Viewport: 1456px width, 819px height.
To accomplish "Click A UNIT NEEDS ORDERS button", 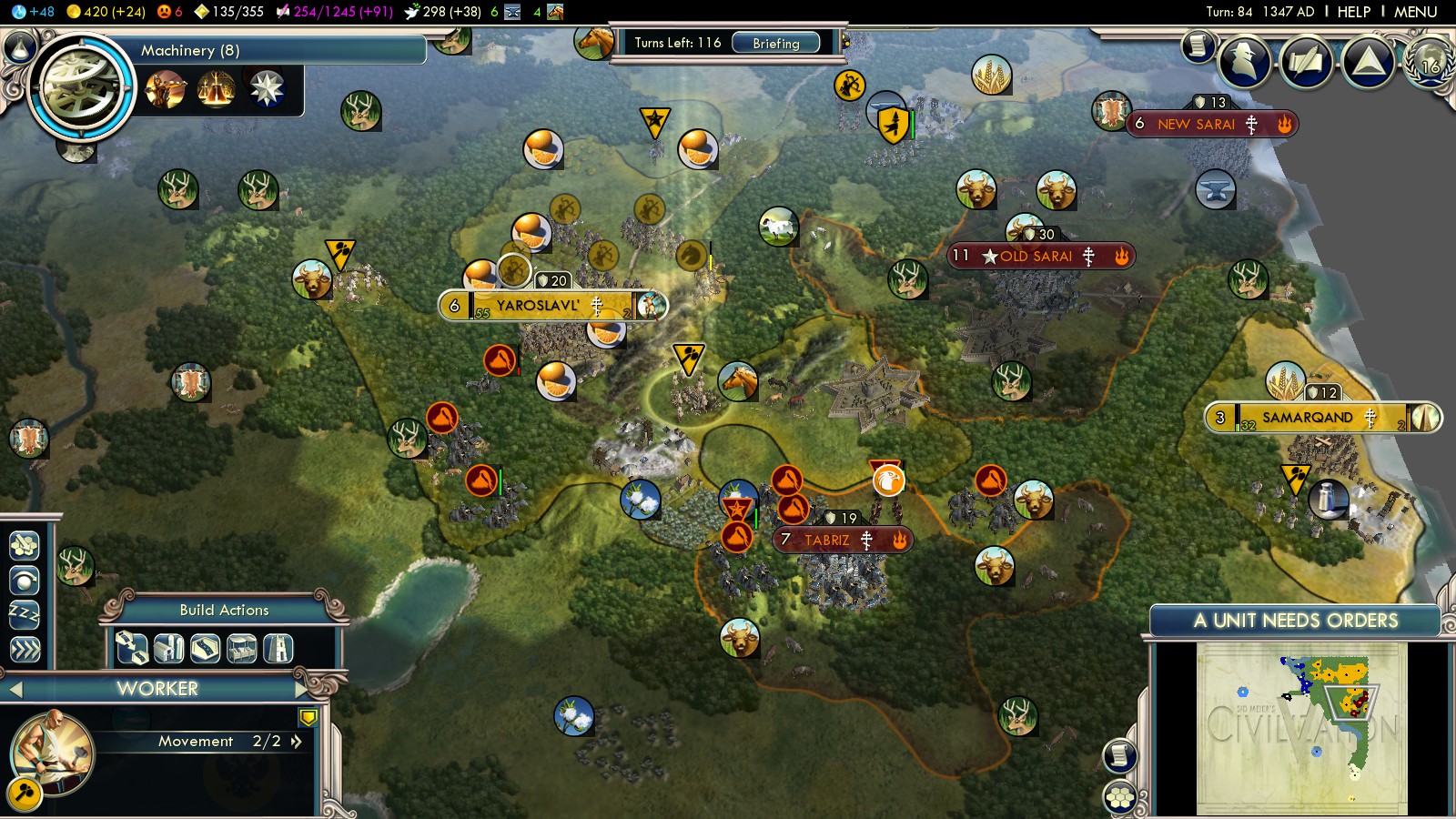I will coord(1295,621).
